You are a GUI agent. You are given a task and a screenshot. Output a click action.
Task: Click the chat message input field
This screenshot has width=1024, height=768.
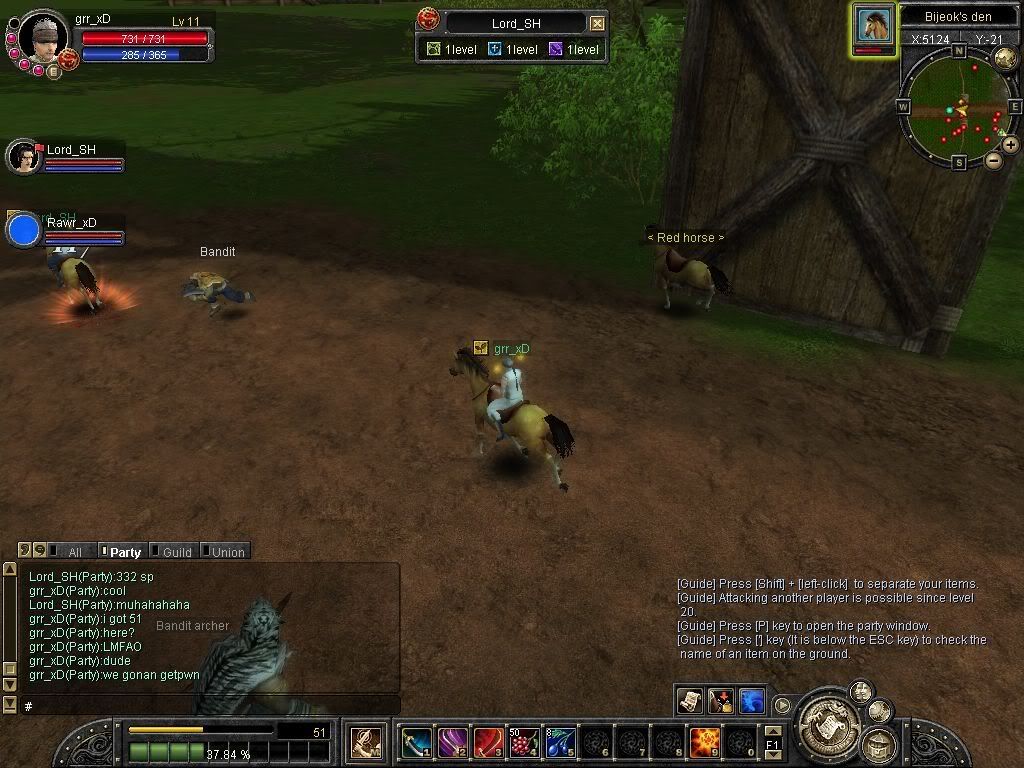(210, 706)
